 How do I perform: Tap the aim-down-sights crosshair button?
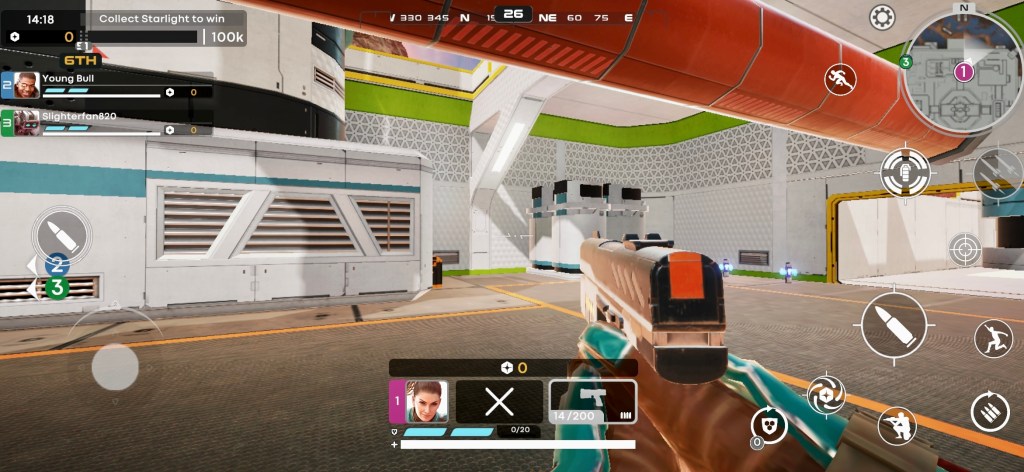point(964,249)
